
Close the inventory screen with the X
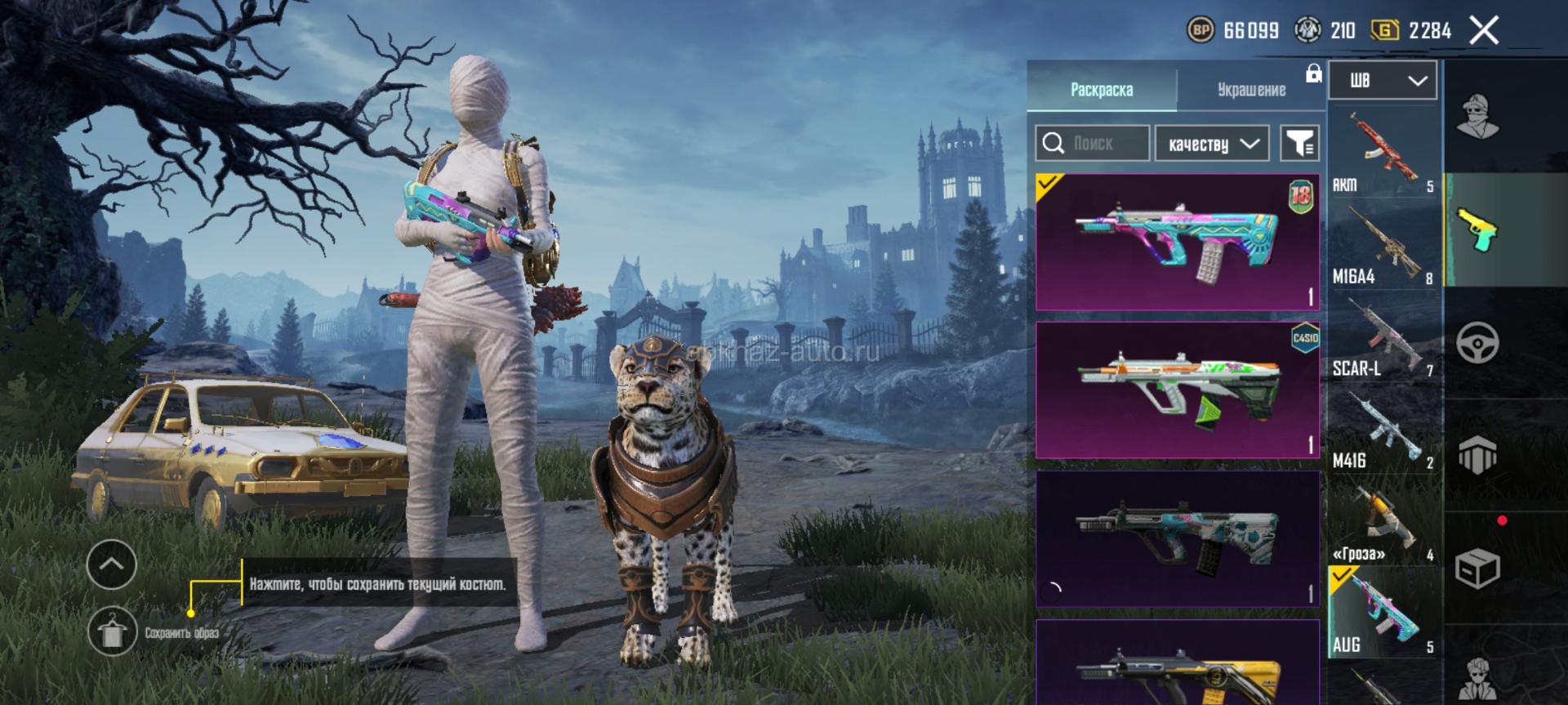(x=1484, y=31)
